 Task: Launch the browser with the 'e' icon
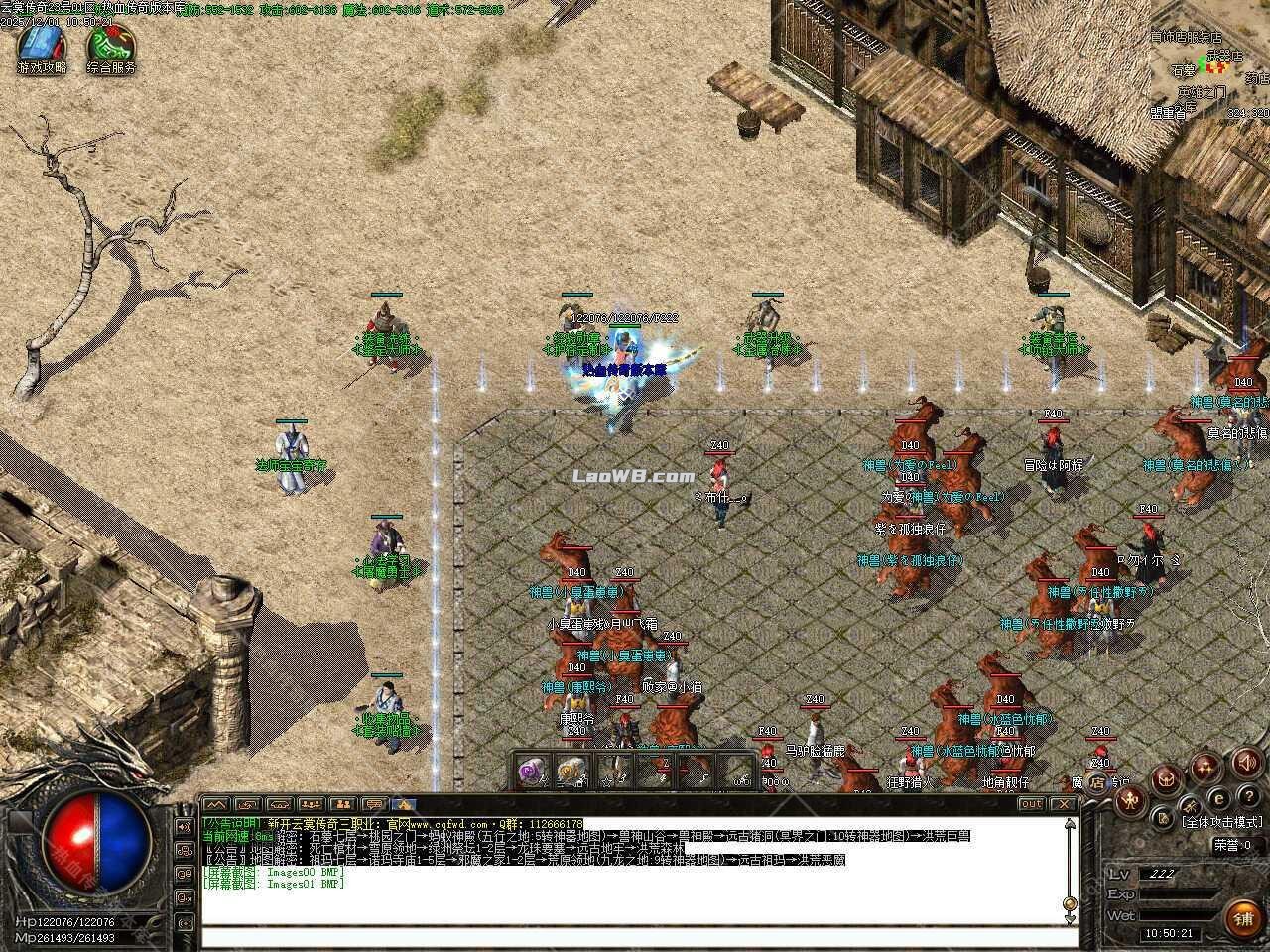coord(1218,798)
